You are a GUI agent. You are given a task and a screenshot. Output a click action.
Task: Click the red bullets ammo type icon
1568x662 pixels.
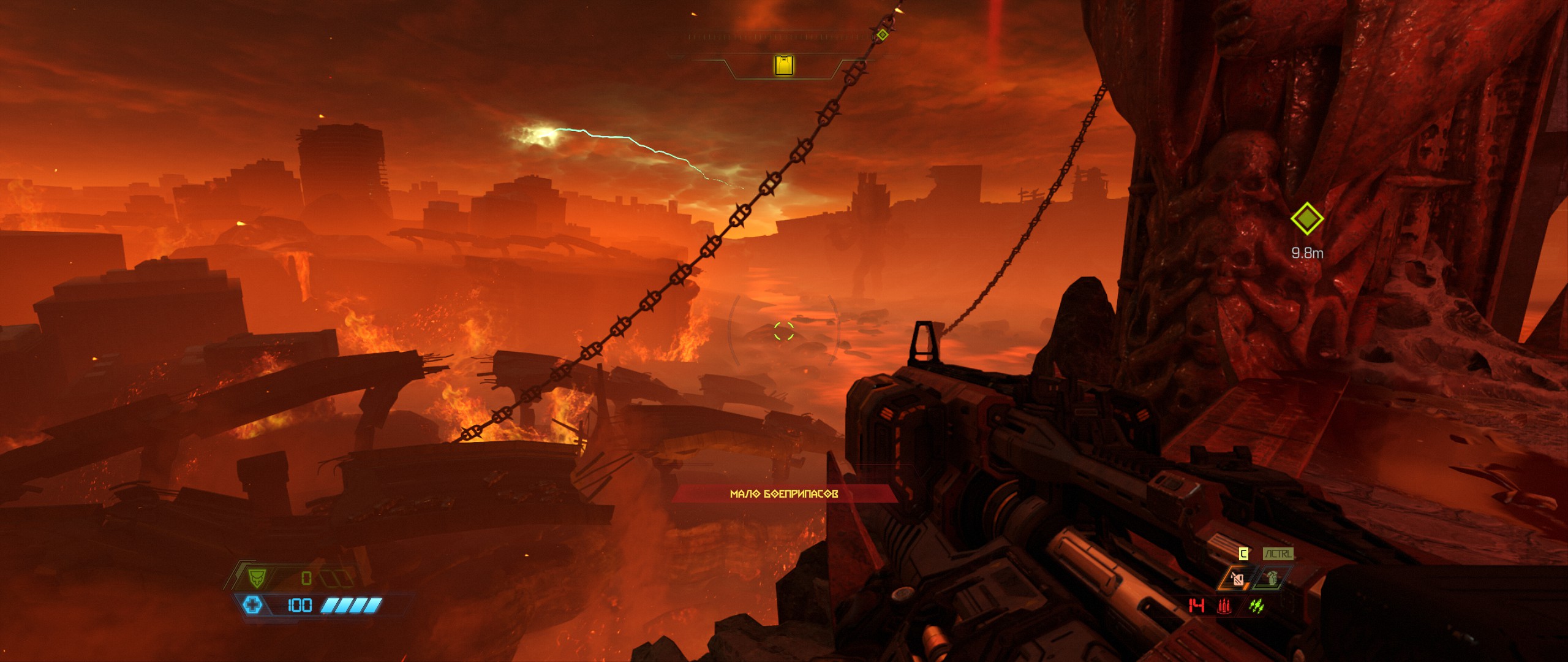tap(1225, 606)
